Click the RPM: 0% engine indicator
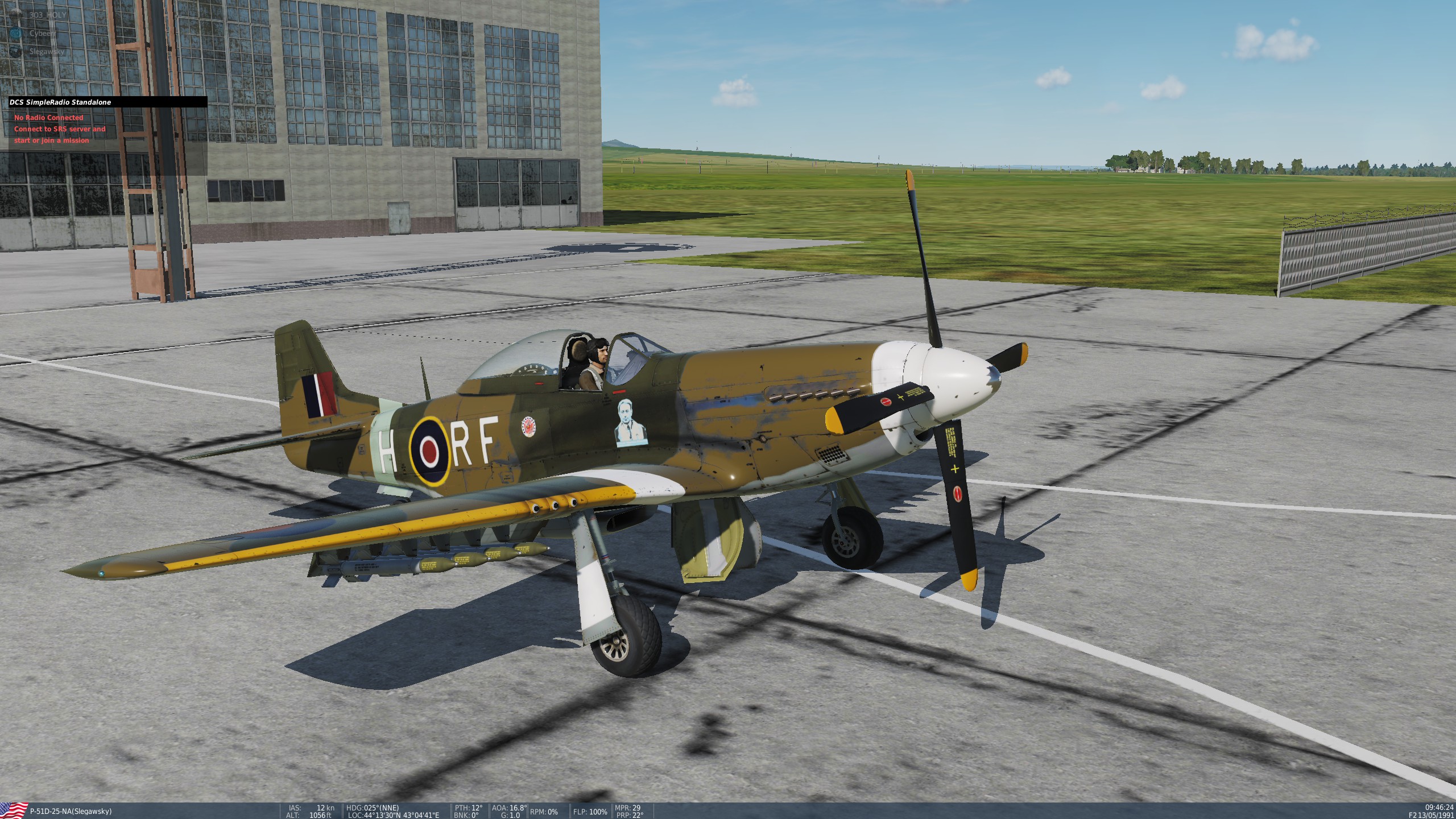This screenshot has width=1456, height=819. (x=544, y=812)
